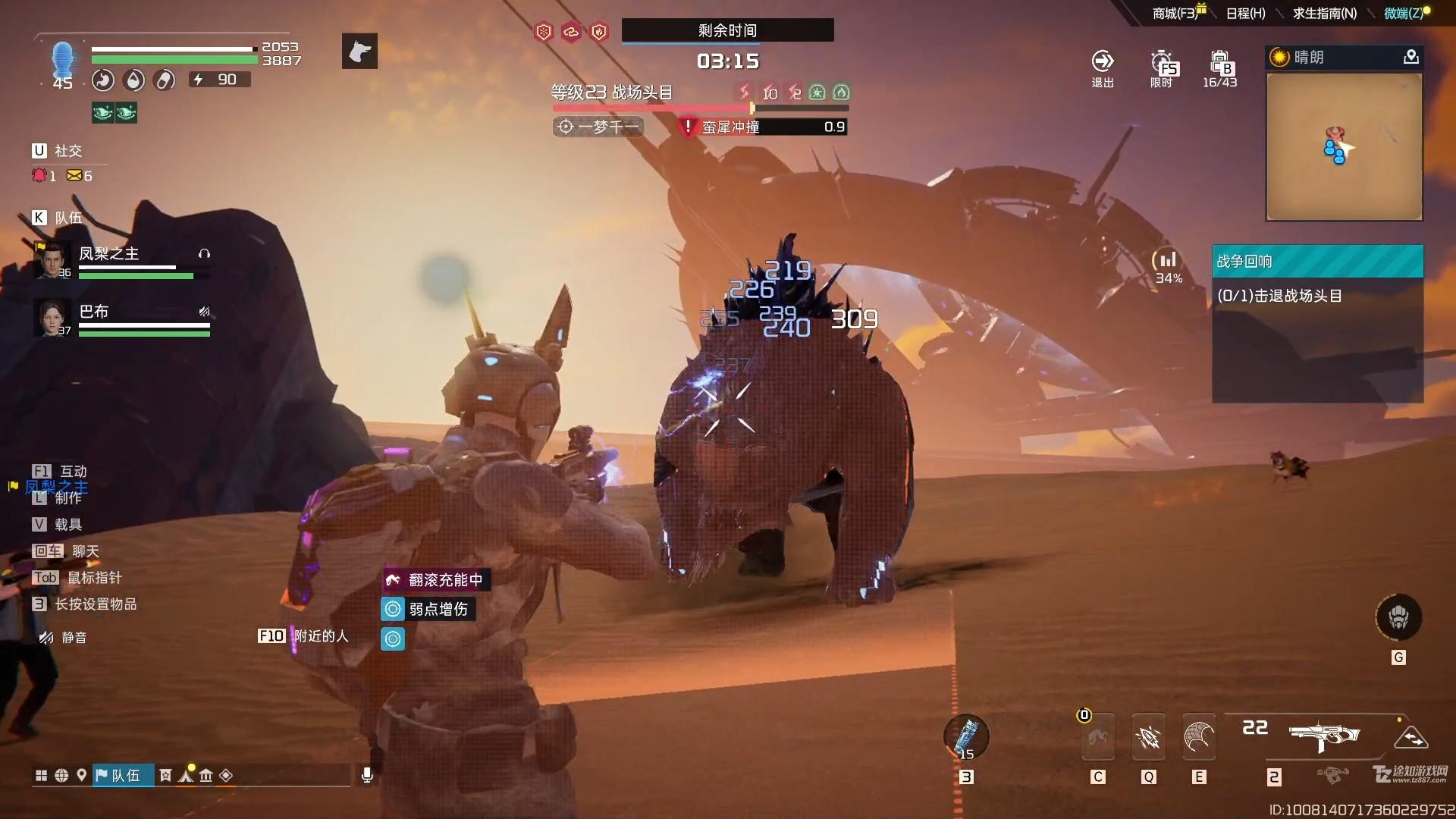Open the 限时 limited-time events icon
Viewport: 1456px width, 819px height.
1161,68
